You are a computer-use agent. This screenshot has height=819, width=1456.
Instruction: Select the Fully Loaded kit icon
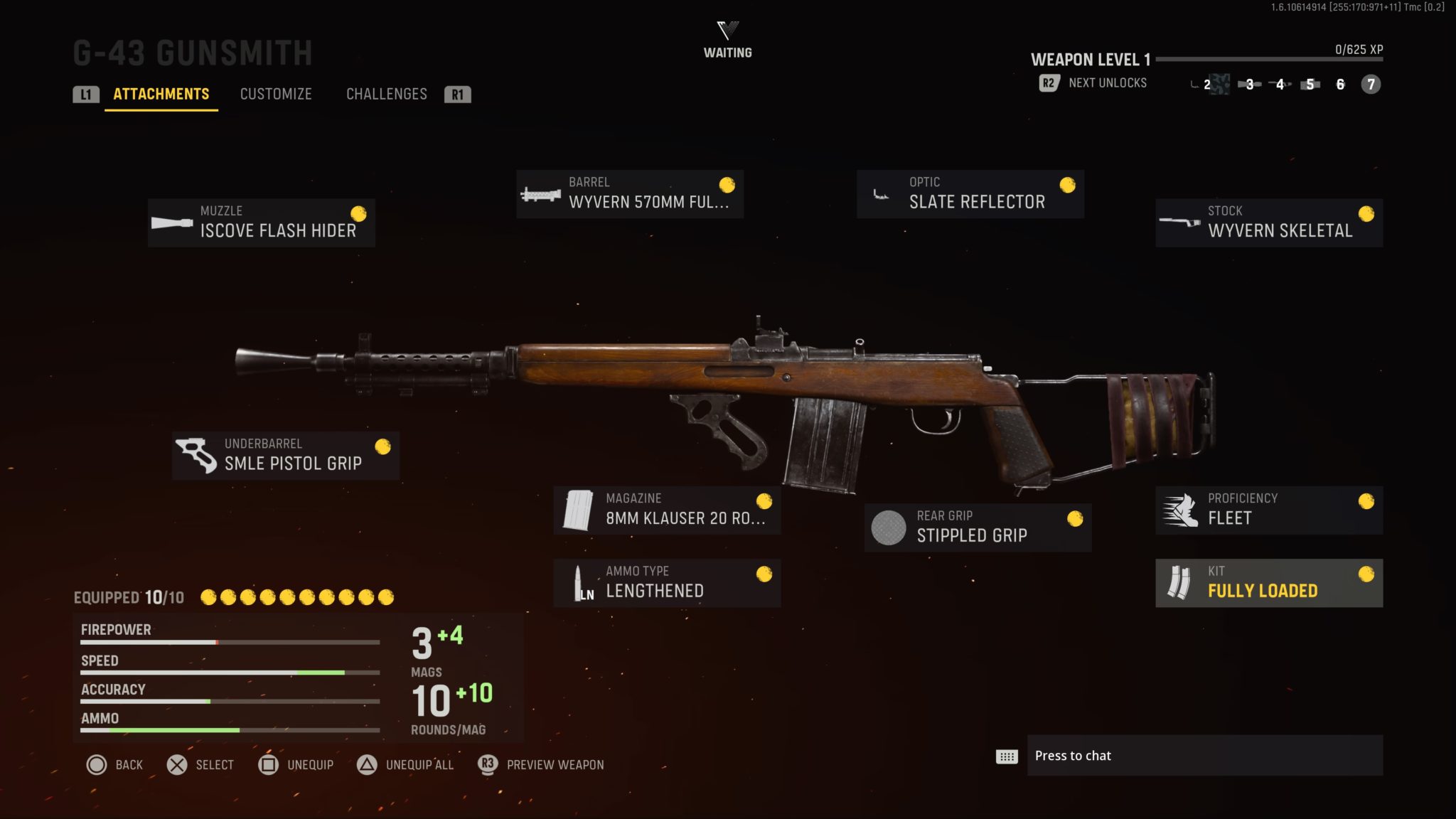pos(1181,582)
